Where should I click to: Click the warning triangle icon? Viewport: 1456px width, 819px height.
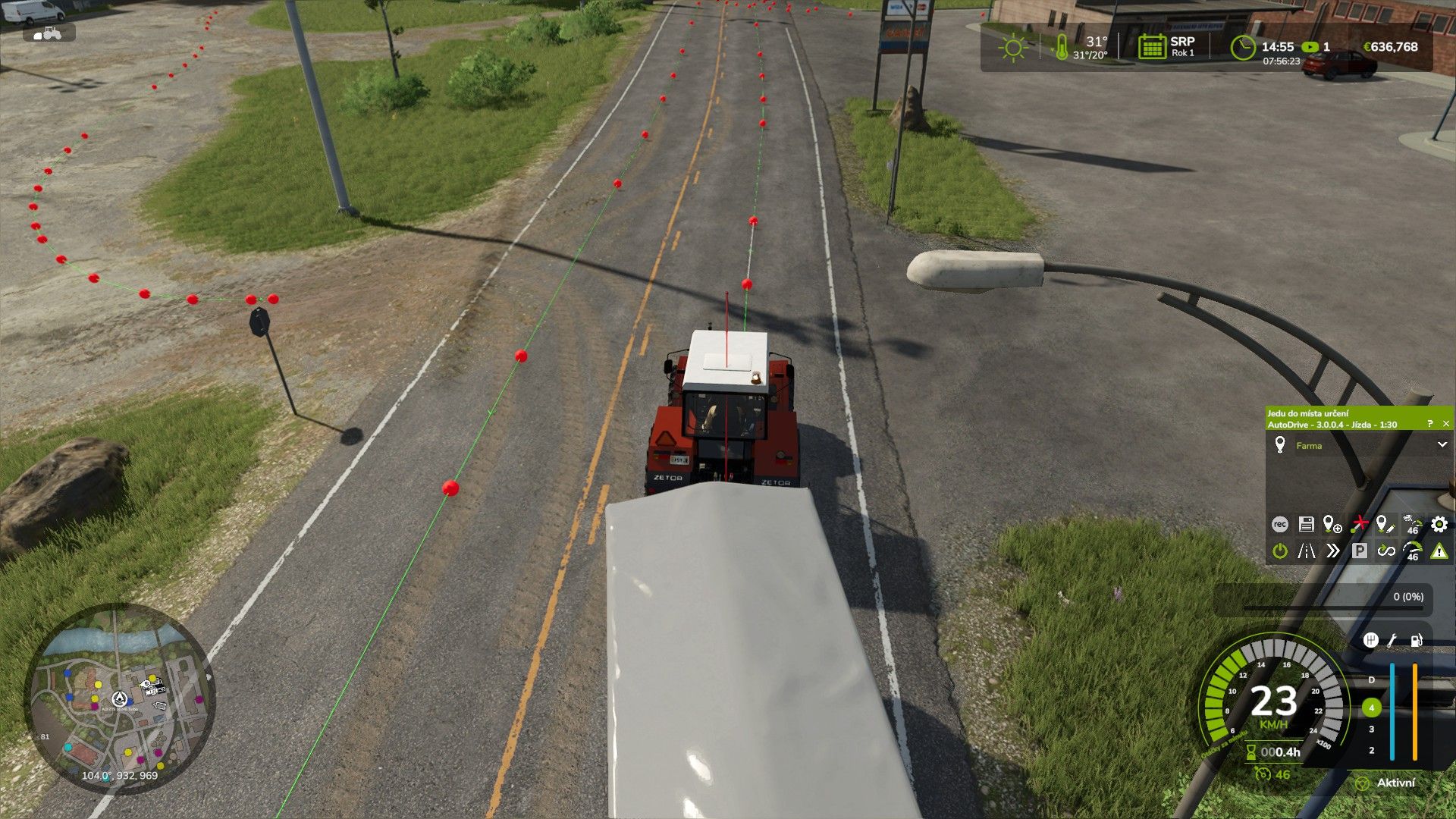(1439, 551)
